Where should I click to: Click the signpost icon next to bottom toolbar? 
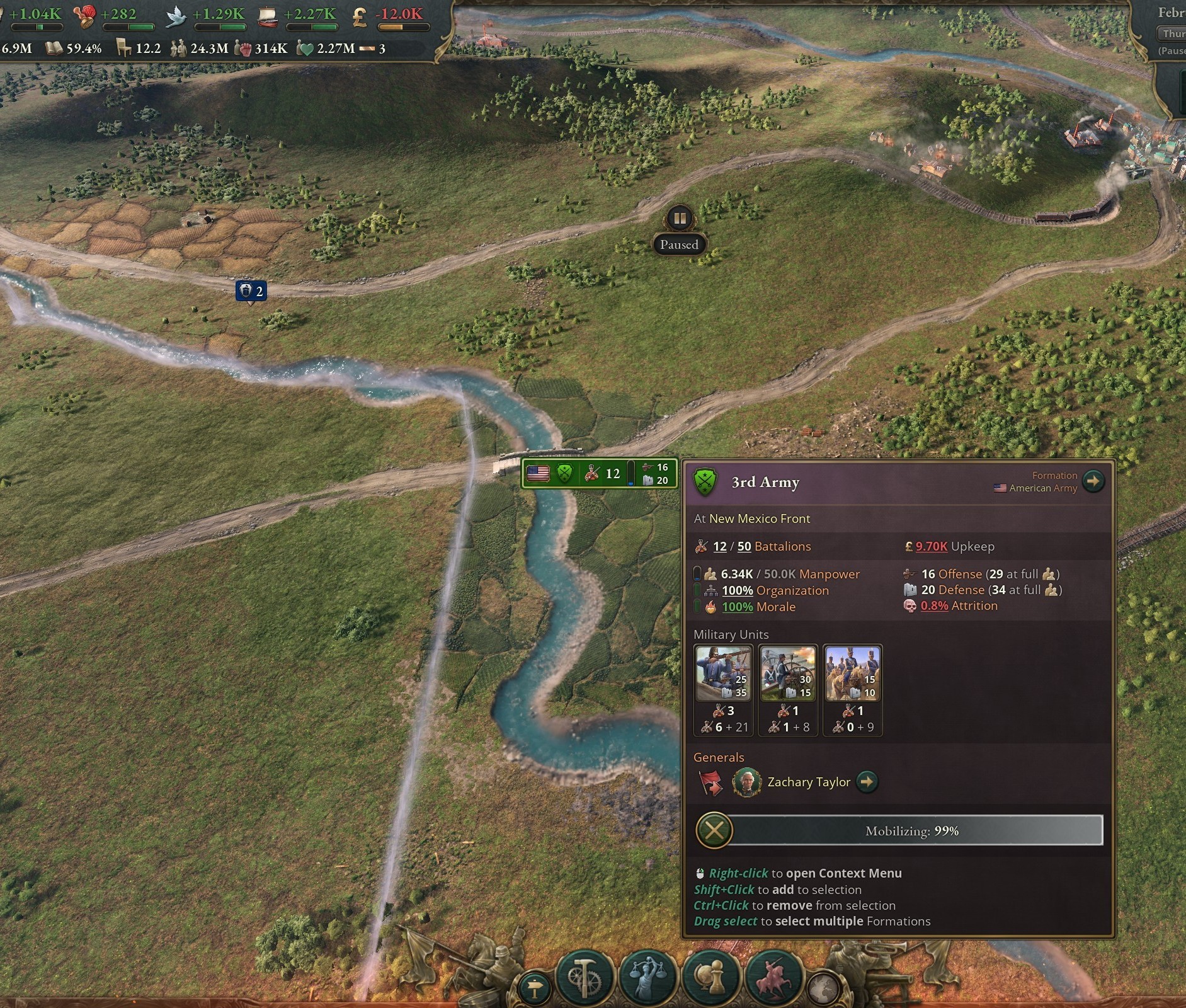click(535, 987)
